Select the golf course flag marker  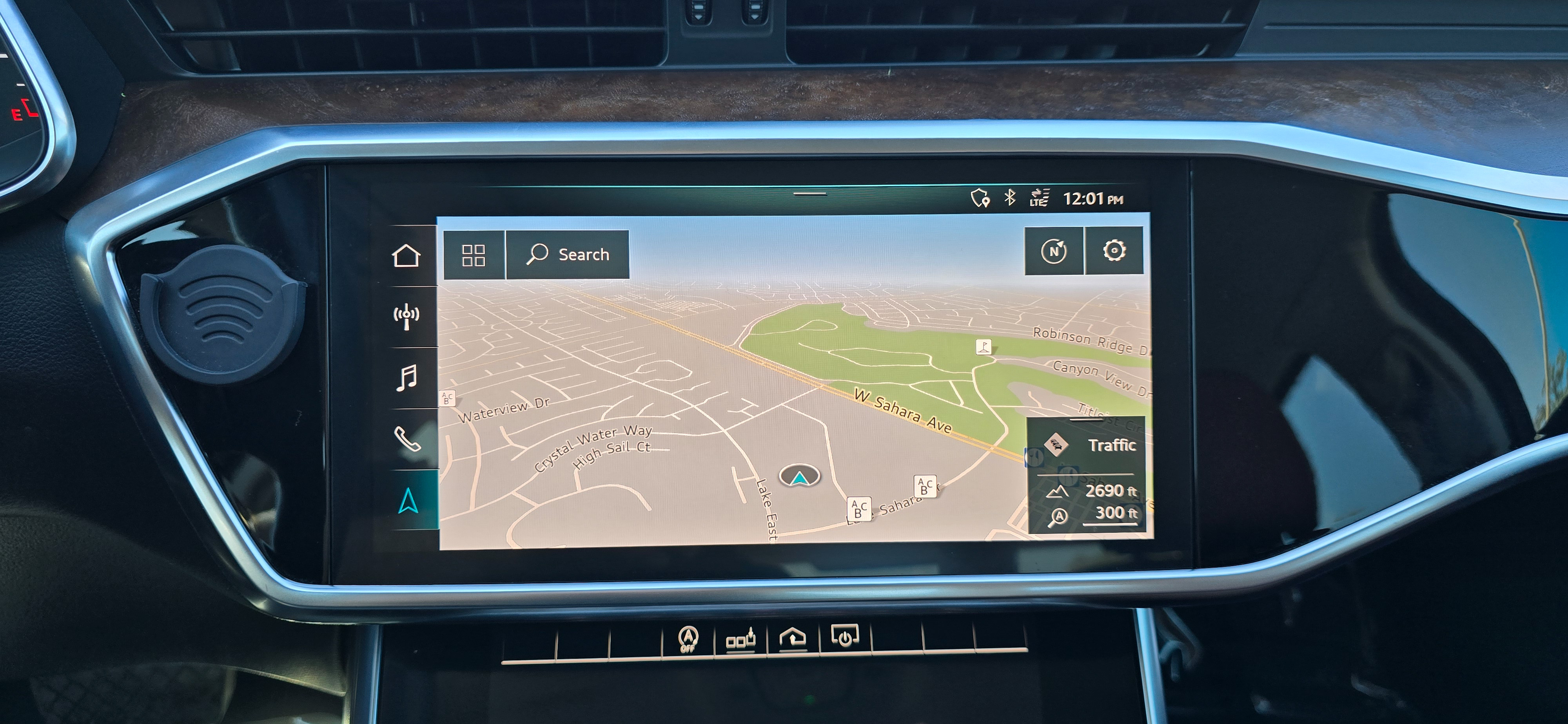[x=983, y=347]
